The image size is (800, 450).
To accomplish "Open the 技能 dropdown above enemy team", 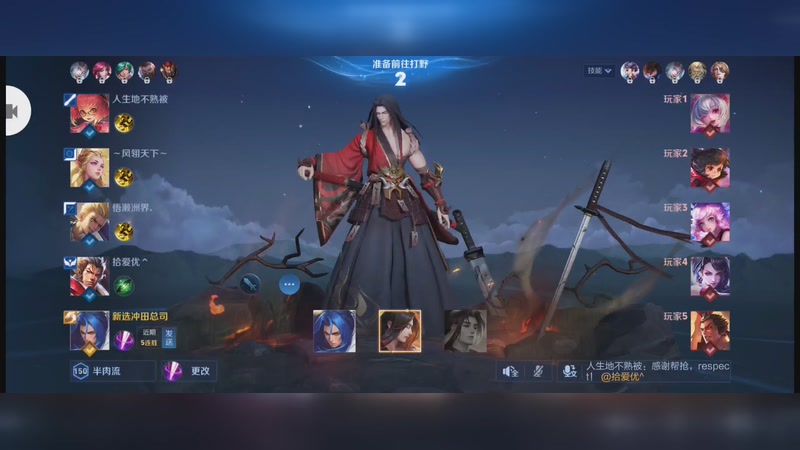I will pos(600,71).
